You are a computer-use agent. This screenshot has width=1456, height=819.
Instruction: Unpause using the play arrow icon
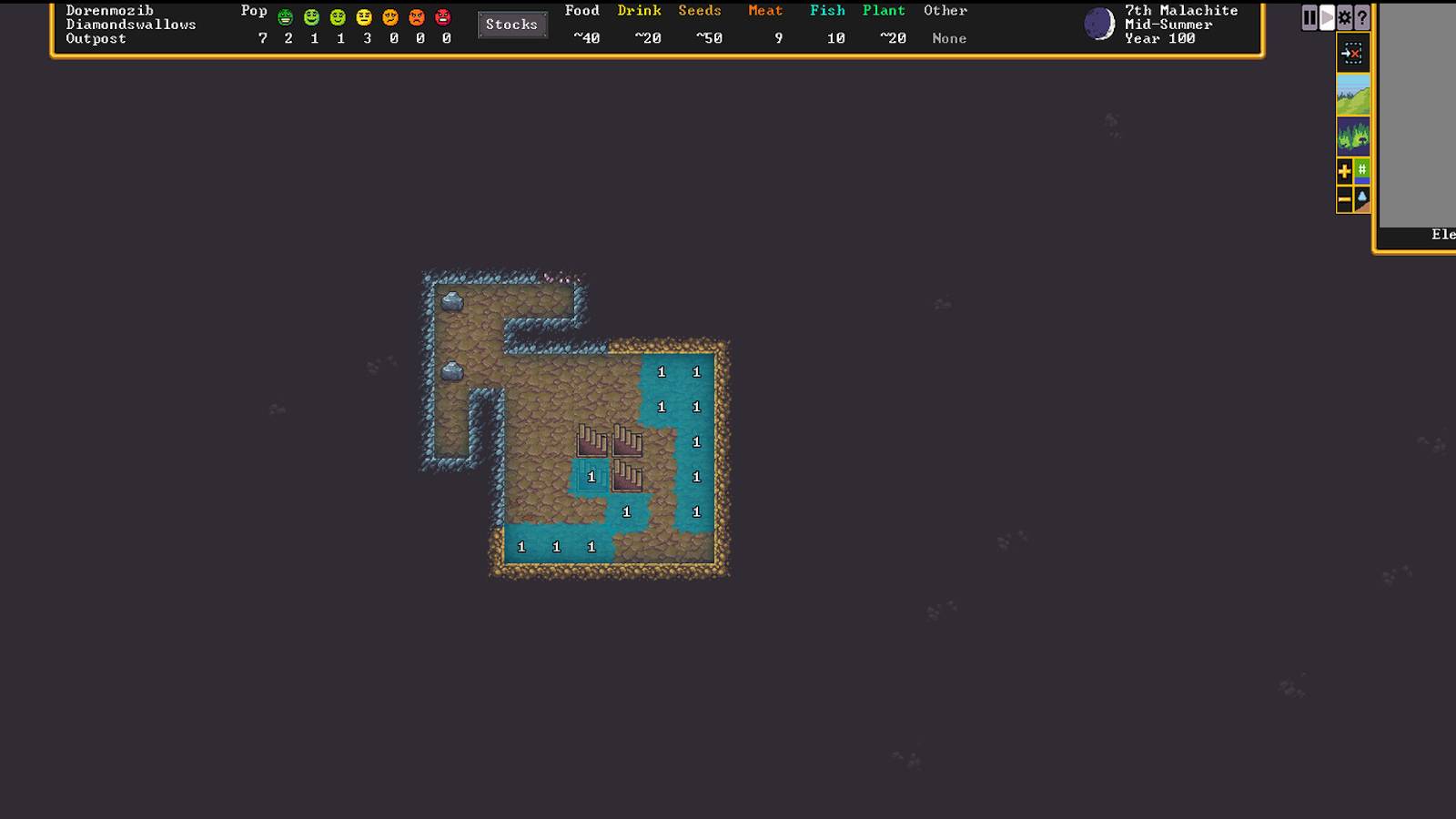point(1326,15)
